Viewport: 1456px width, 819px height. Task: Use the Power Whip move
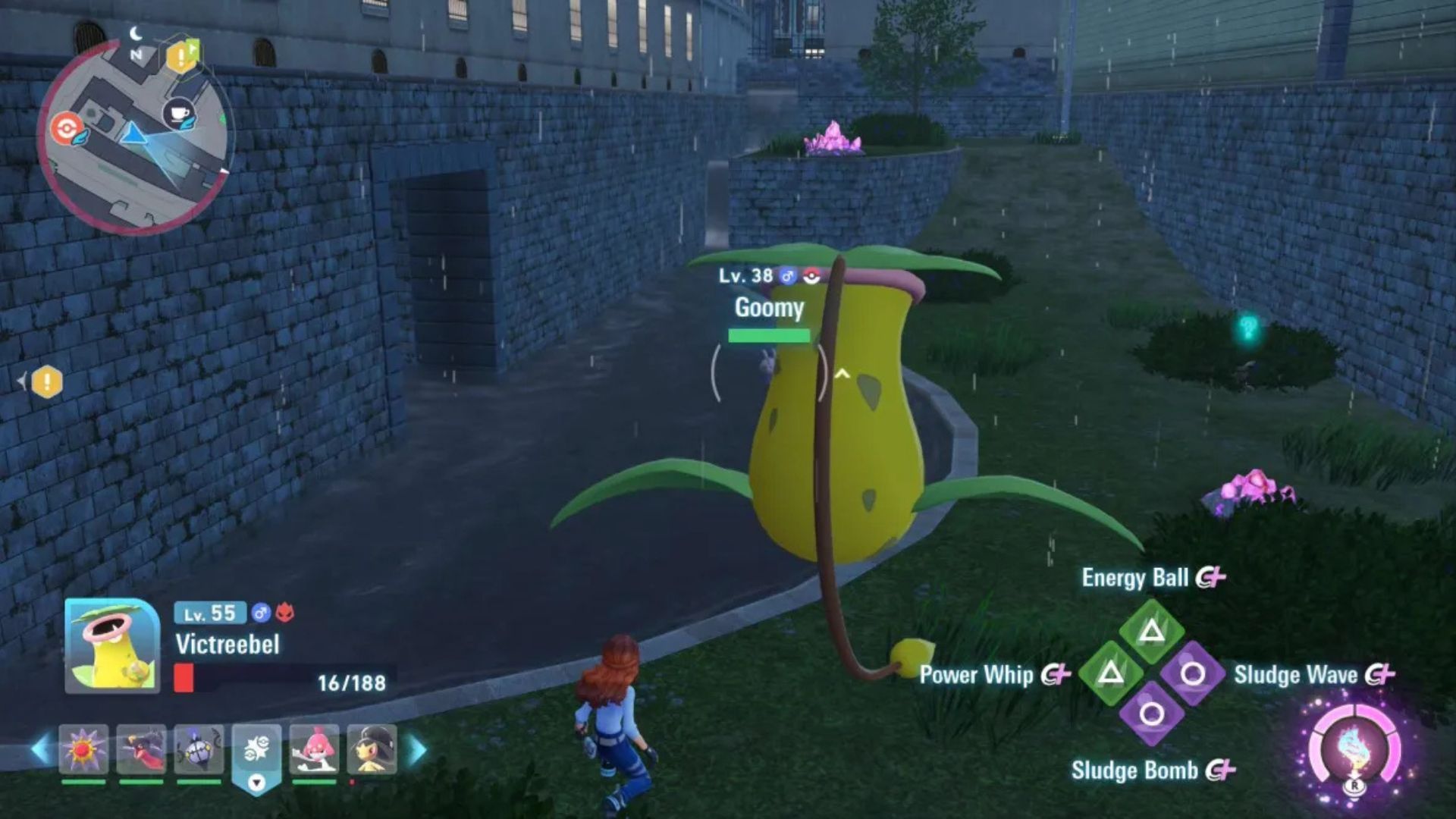pos(1111,672)
